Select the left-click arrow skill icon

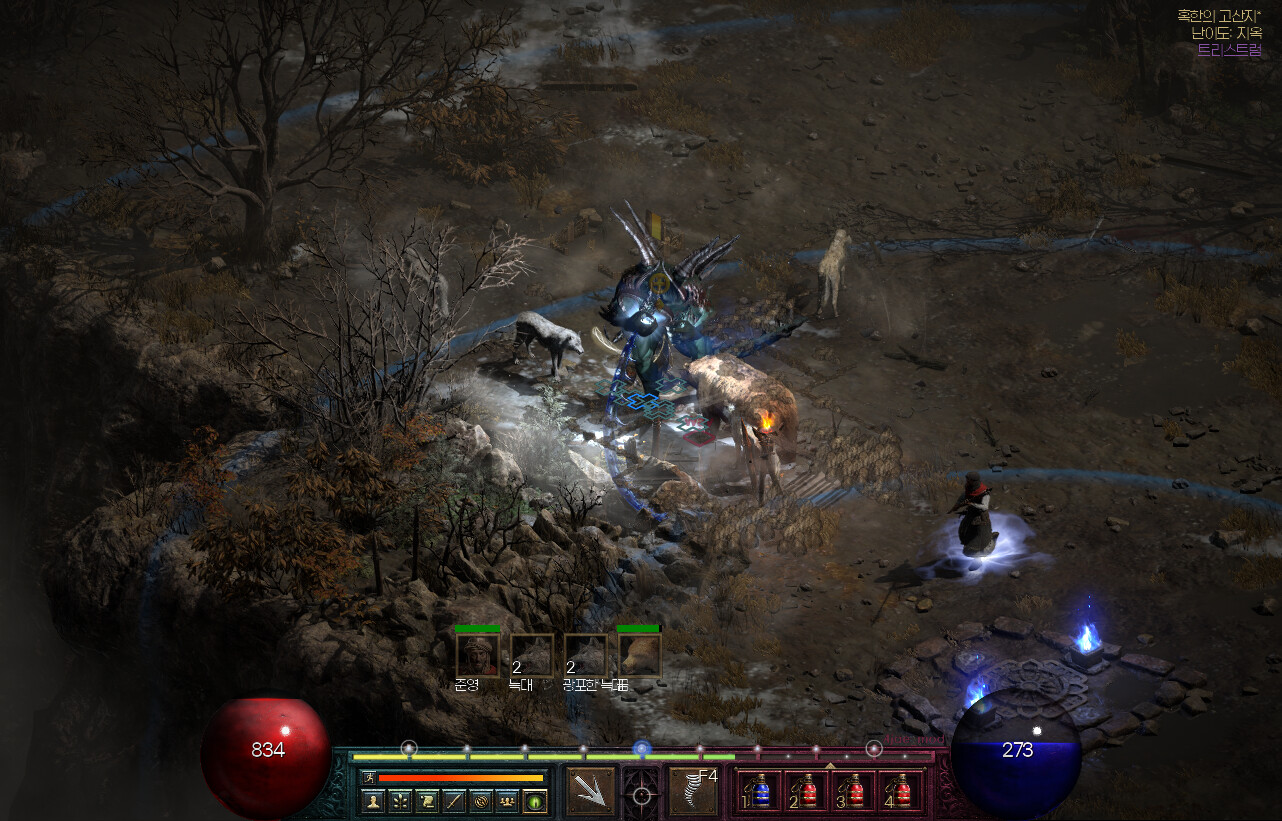(x=591, y=791)
